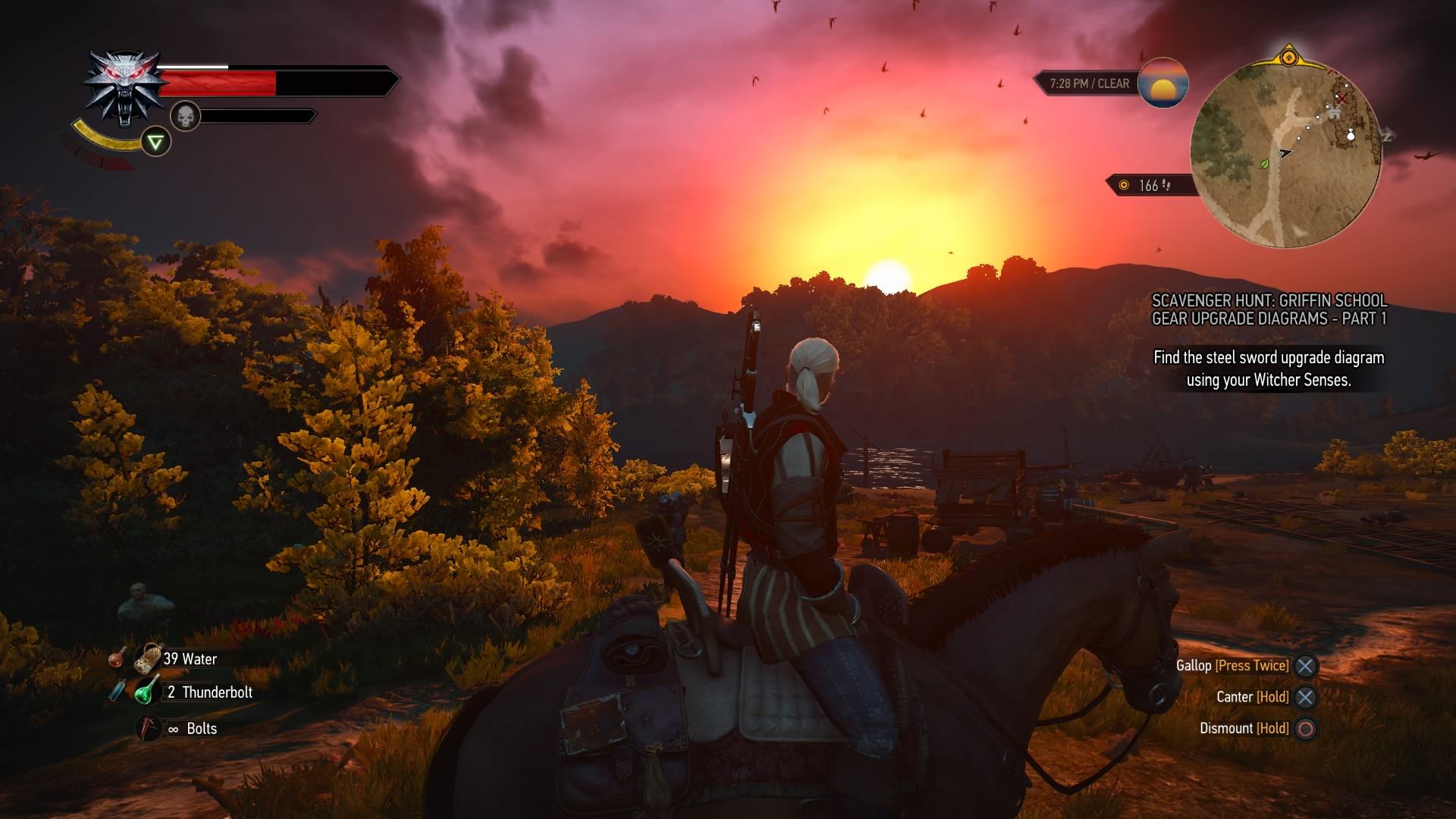Click the sunset weather icon

point(1163,83)
